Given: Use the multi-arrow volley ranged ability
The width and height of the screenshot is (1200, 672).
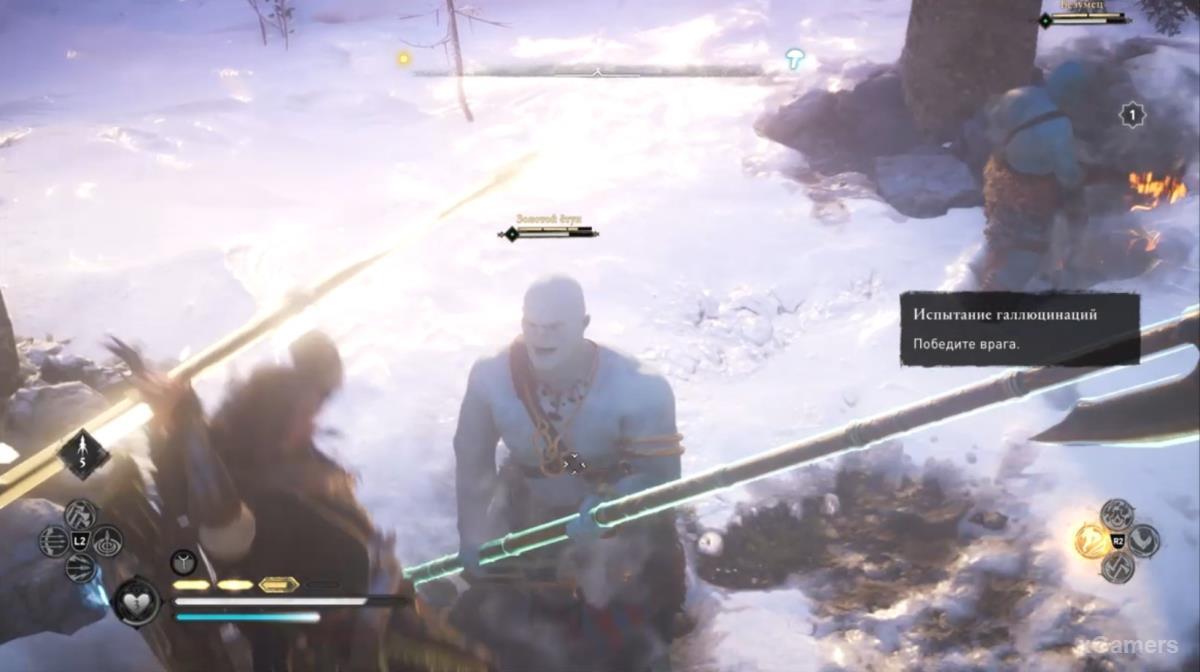Looking at the screenshot, I should point(55,541).
